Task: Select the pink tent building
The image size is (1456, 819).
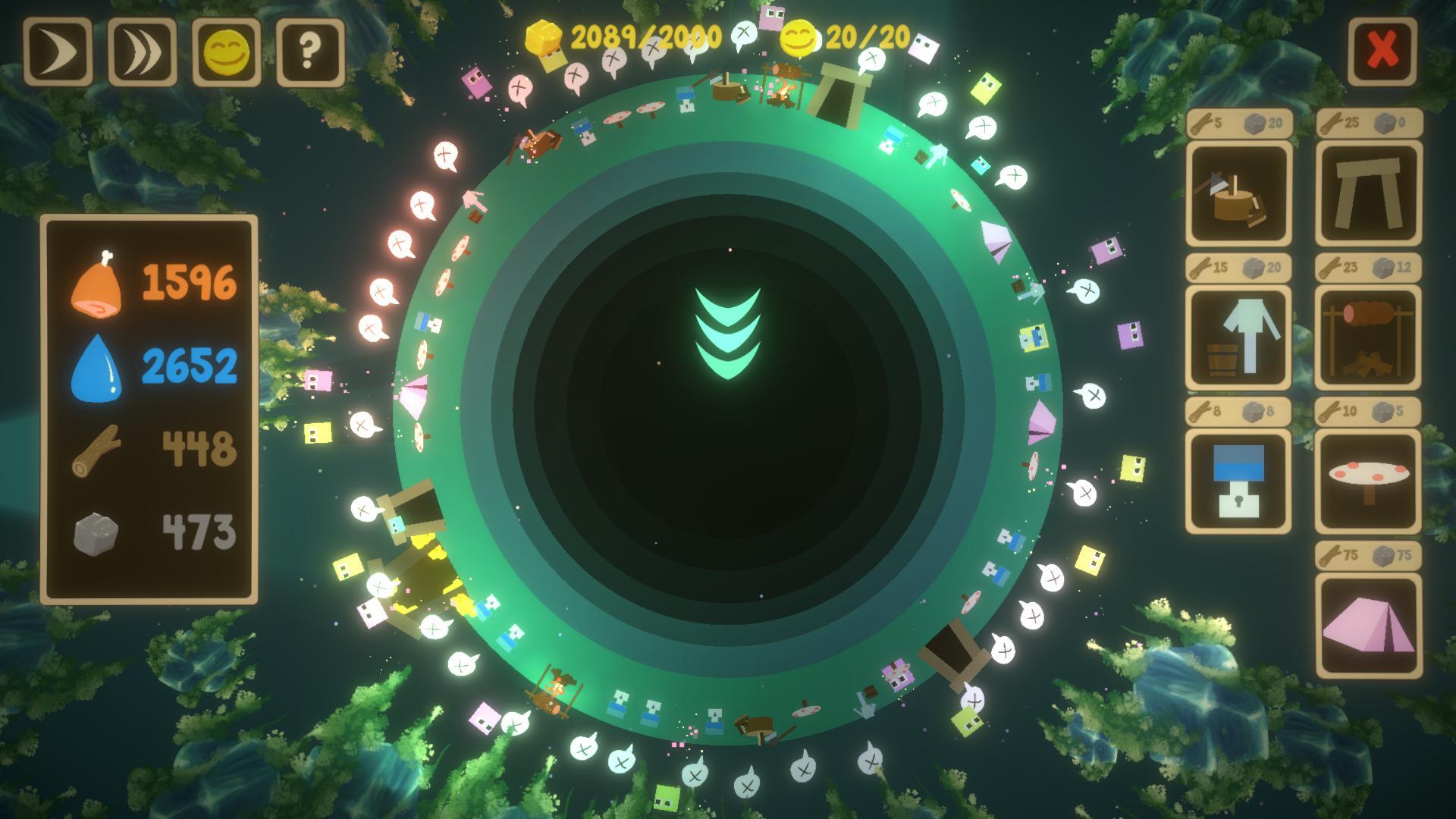Action: (x=1368, y=626)
